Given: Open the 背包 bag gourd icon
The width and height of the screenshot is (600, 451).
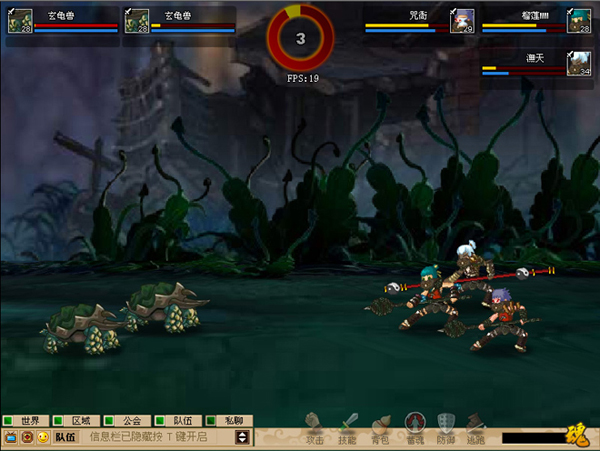Looking at the screenshot, I should [380, 427].
